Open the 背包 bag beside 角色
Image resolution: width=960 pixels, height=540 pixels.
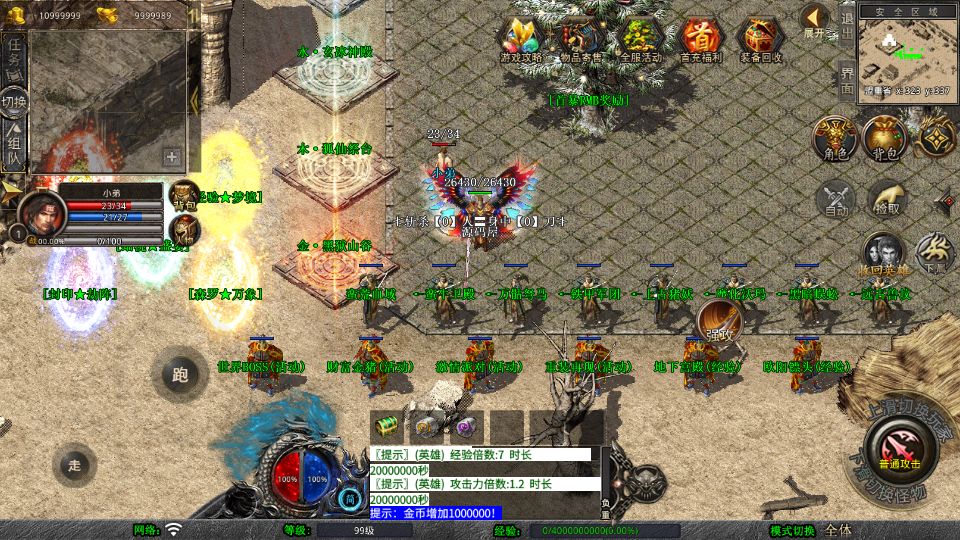884,137
